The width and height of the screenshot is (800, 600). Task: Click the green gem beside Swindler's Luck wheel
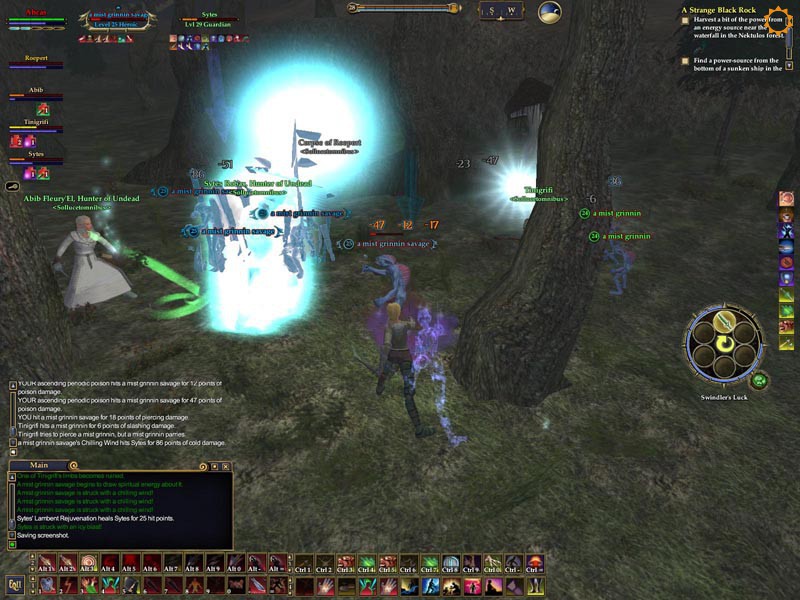[x=759, y=380]
